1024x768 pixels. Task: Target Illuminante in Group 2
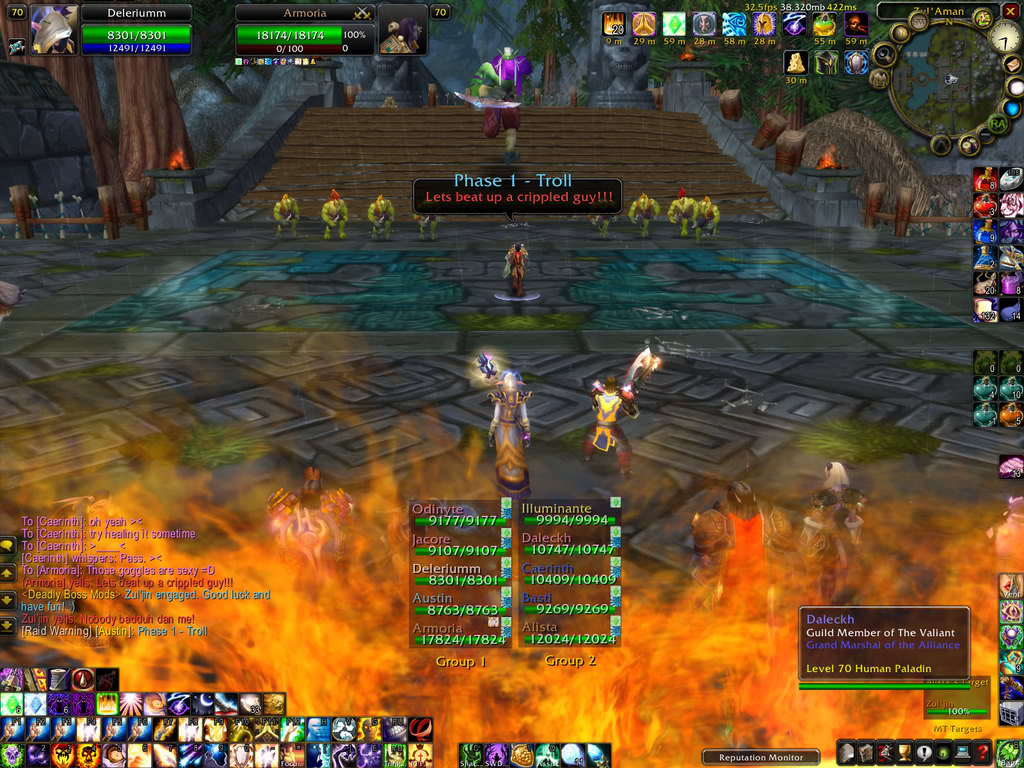tap(565, 514)
